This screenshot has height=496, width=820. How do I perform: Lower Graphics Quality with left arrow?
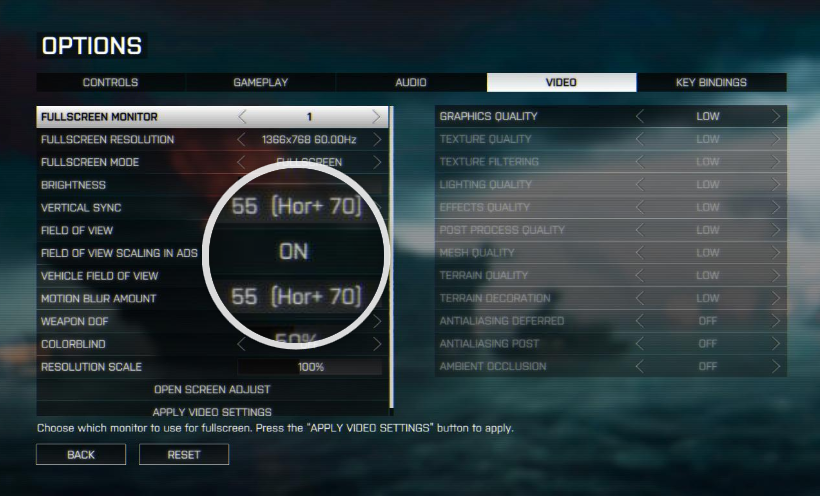640,117
